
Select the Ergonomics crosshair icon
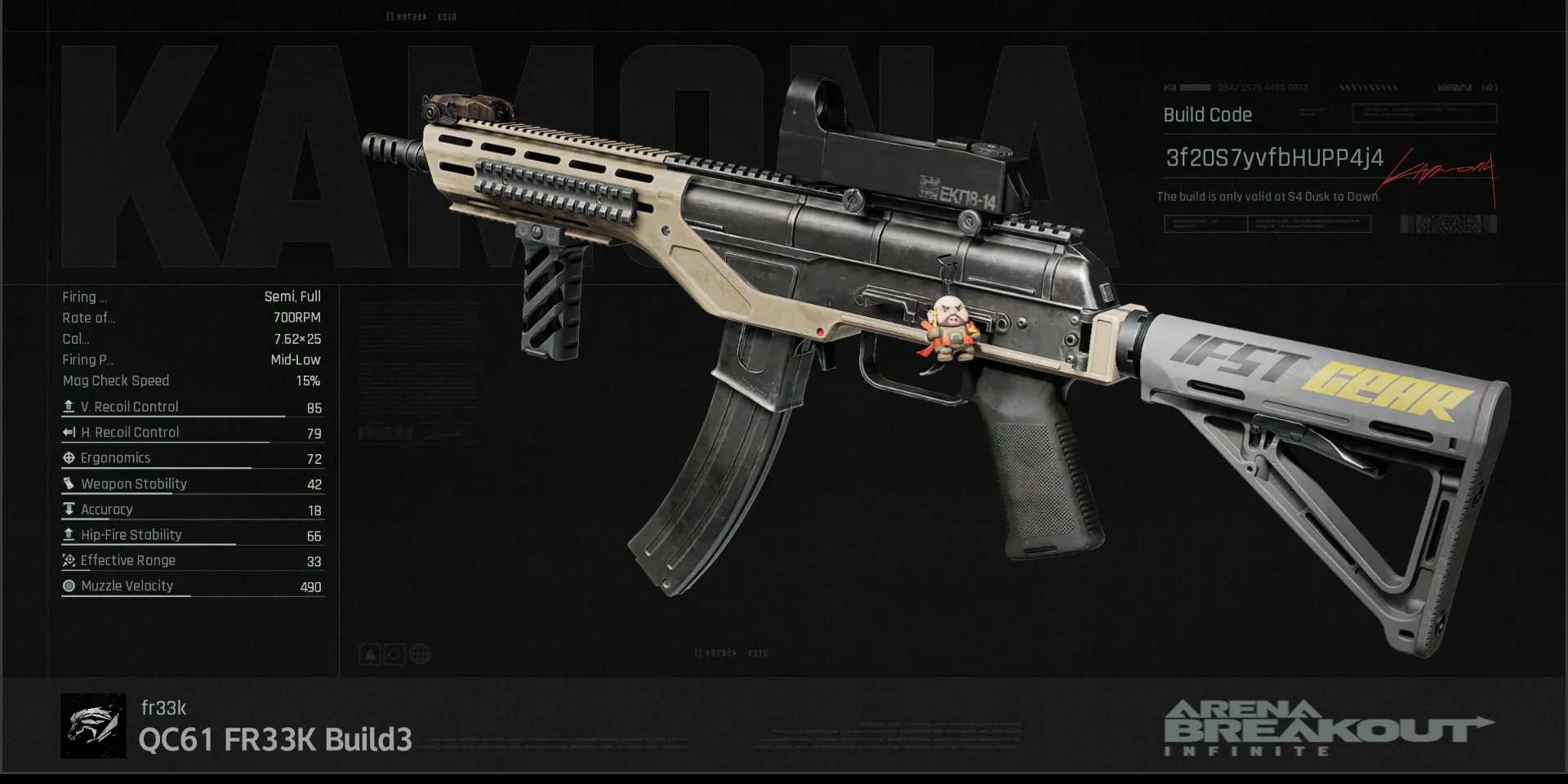pyautogui.click(x=69, y=457)
